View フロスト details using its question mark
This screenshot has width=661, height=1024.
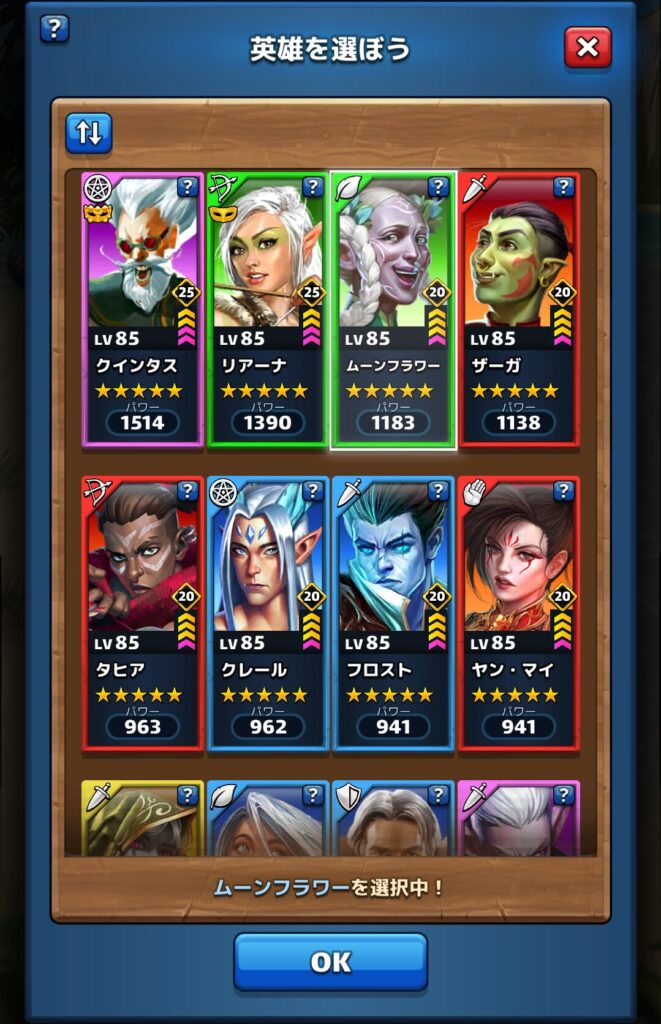pyautogui.click(x=438, y=491)
